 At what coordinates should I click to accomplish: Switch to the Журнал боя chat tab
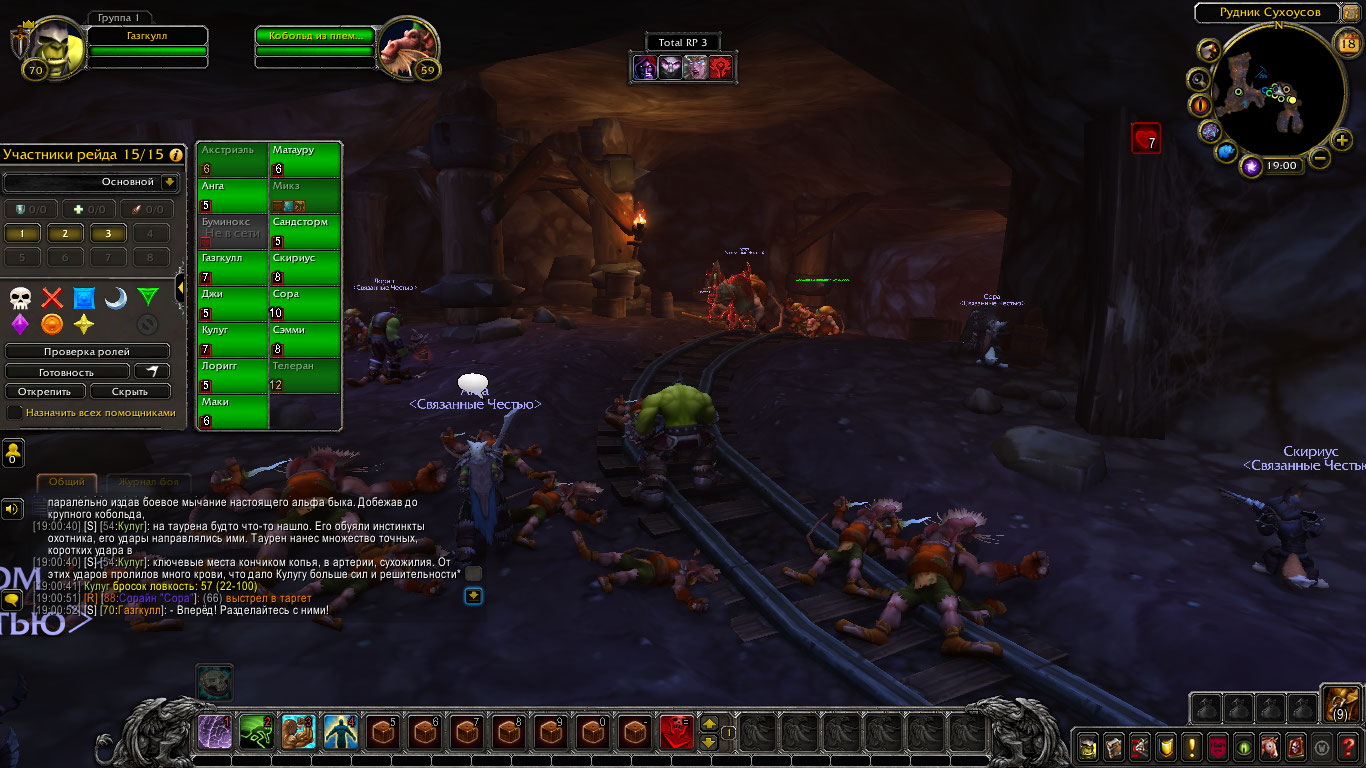coord(143,482)
